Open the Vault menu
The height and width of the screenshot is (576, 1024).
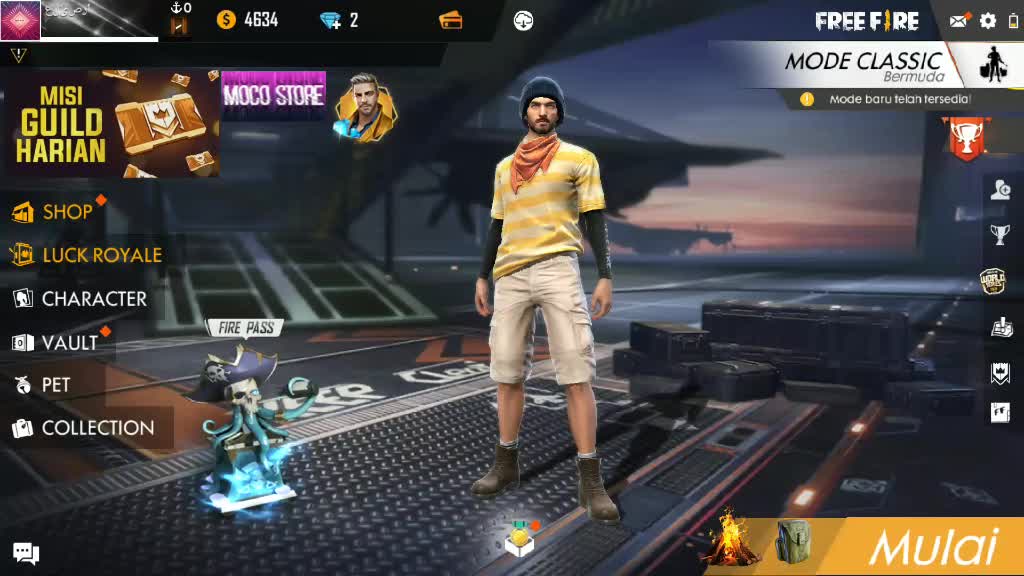point(68,343)
